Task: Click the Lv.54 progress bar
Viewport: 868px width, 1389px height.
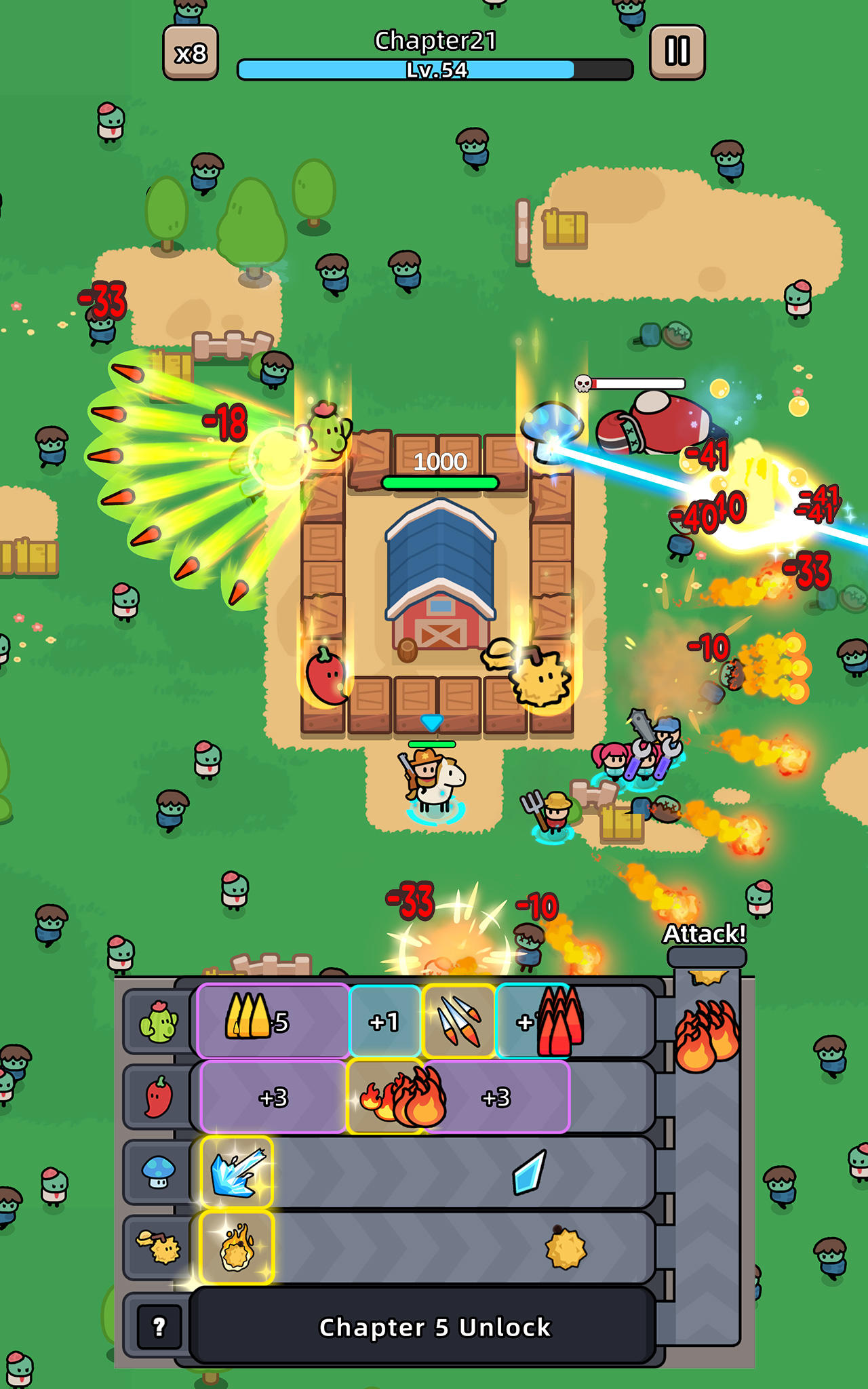Action: pyautogui.click(x=435, y=69)
